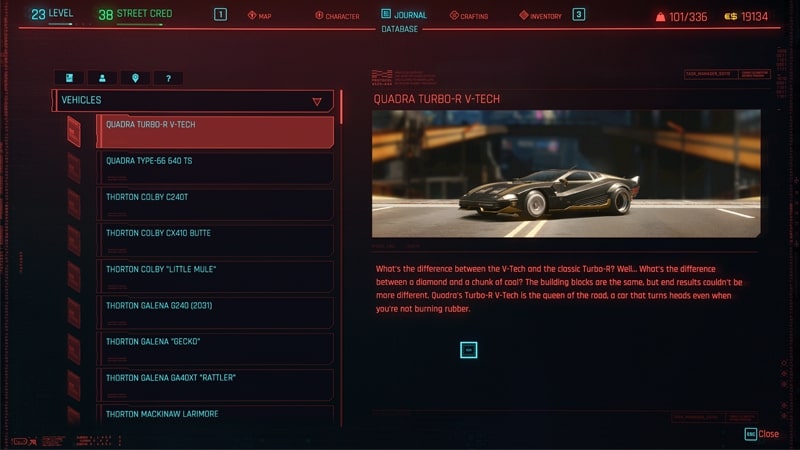The width and height of the screenshot is (800, 450).
Task: Open the Inventory tab
Action: click(540, 16)
